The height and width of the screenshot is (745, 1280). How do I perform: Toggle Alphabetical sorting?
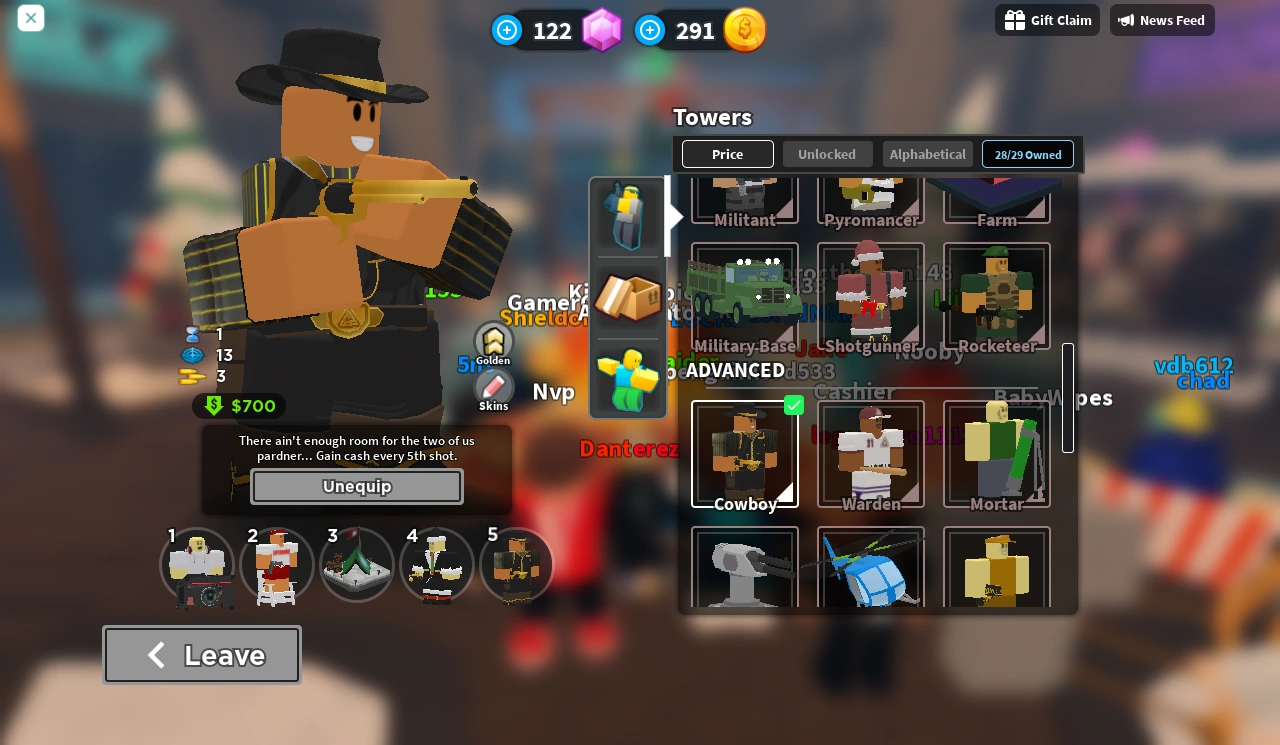click(x=927, y=154)
